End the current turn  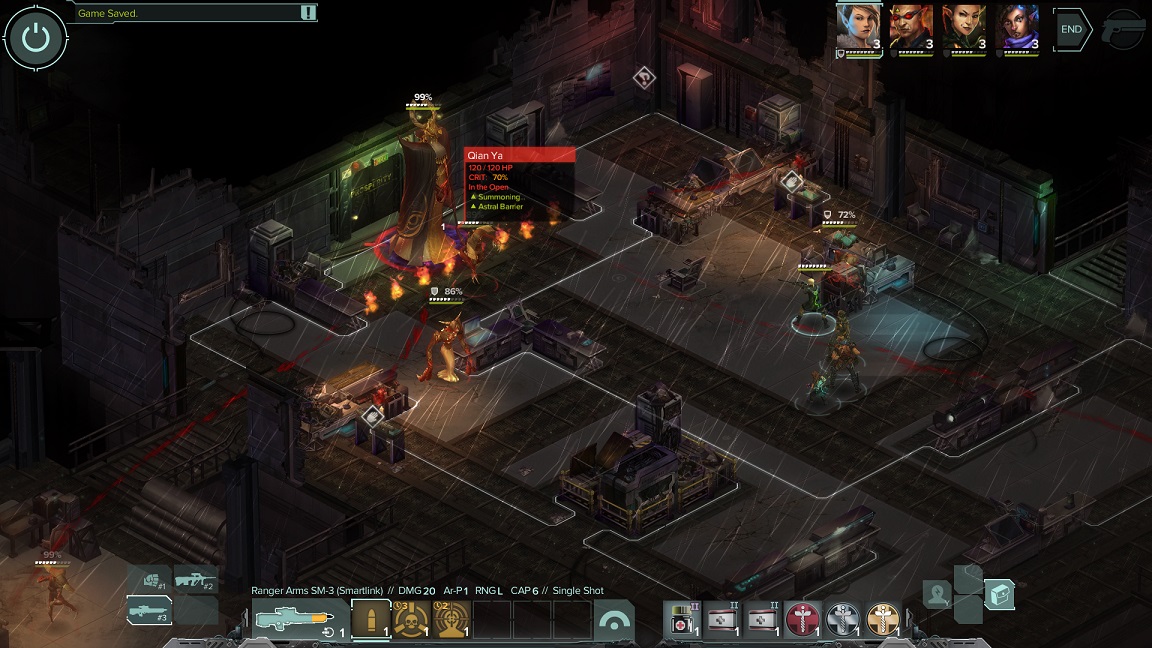click(1071, 30)
